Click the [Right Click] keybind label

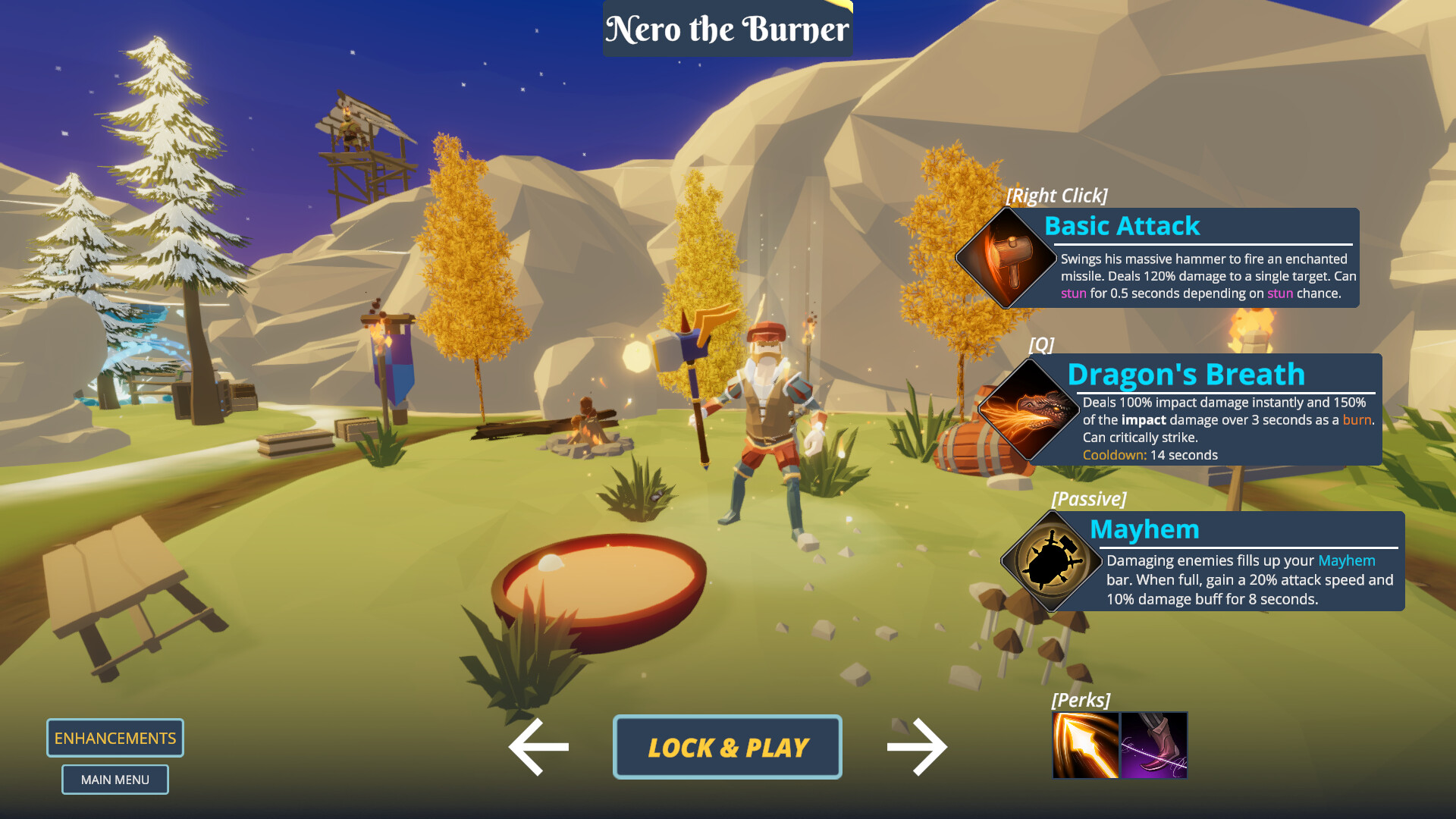click(x=1056, y=195)
